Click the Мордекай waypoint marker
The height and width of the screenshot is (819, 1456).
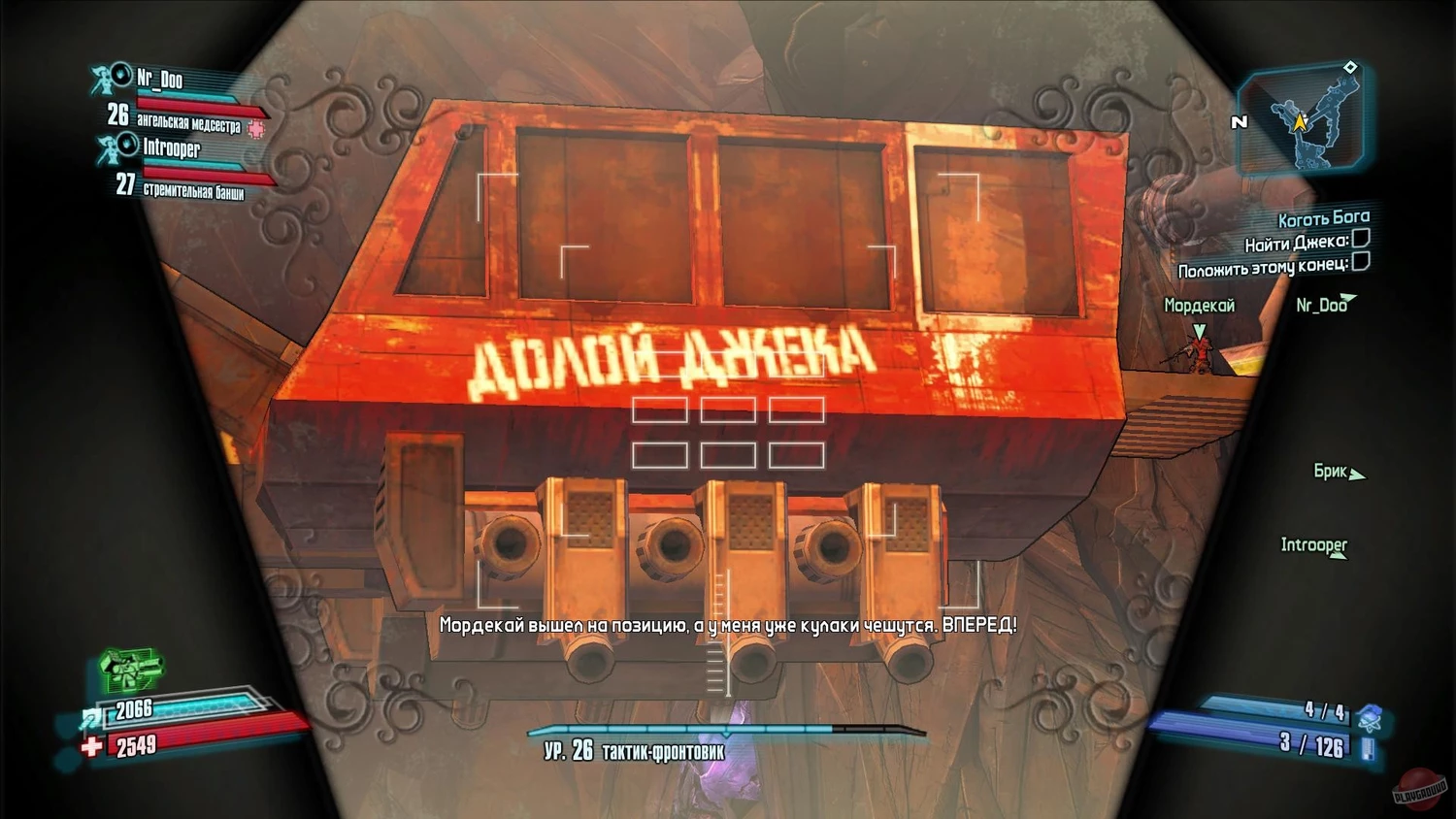pyautogui.click(x=1200, y=332)
